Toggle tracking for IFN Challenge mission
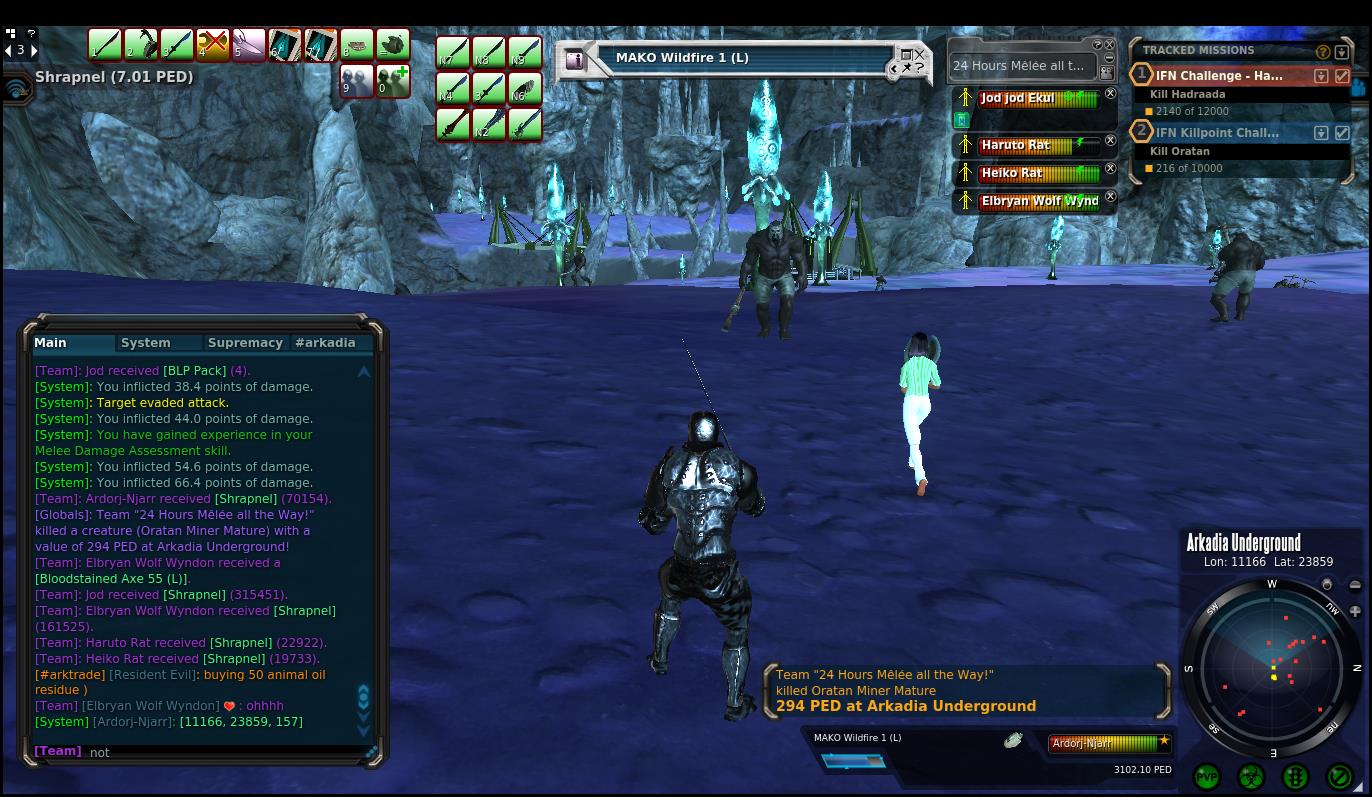The image size is (1372, 797). 1342,76
